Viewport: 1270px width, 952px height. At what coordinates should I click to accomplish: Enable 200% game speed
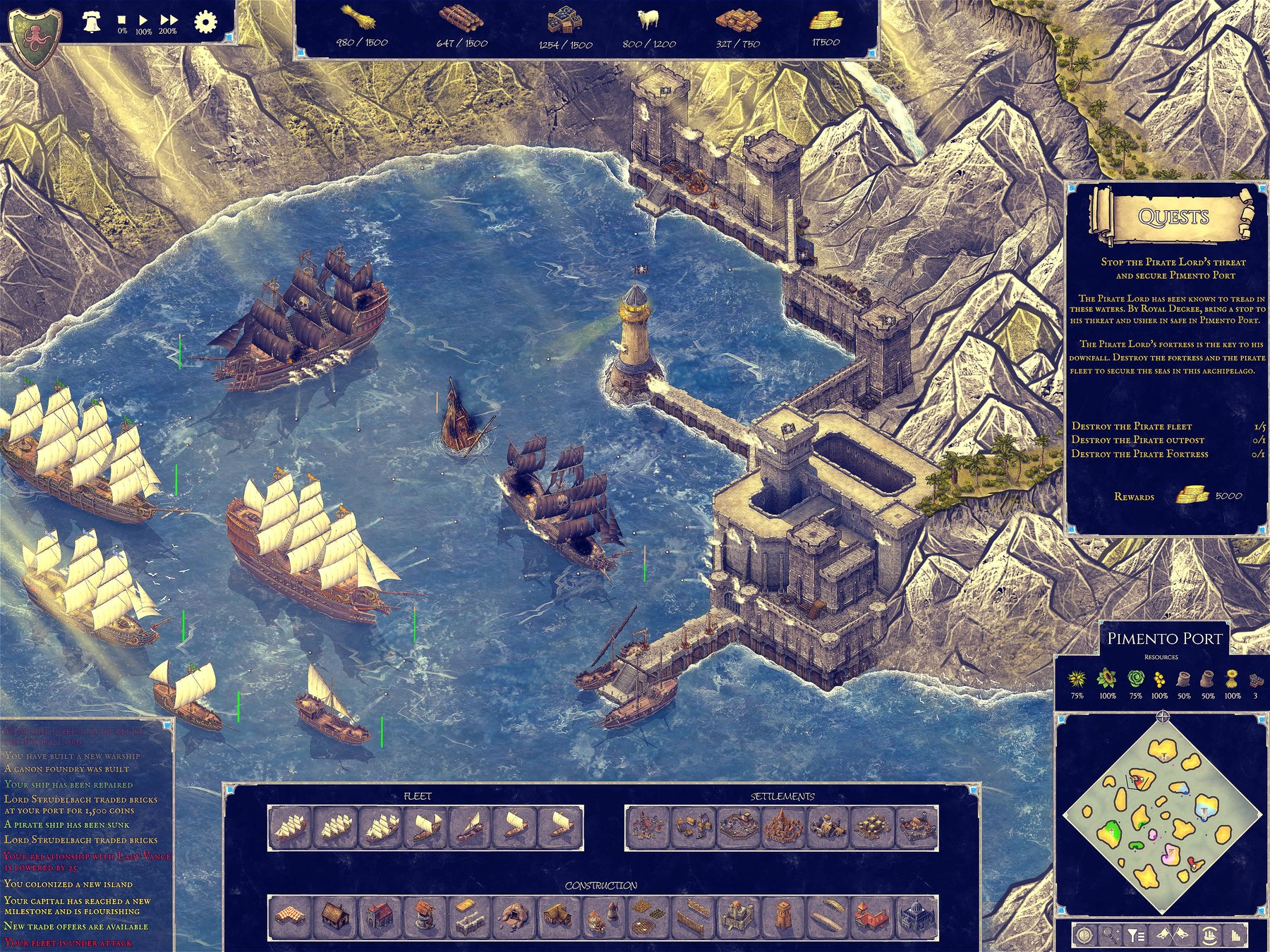click(168, 19)
